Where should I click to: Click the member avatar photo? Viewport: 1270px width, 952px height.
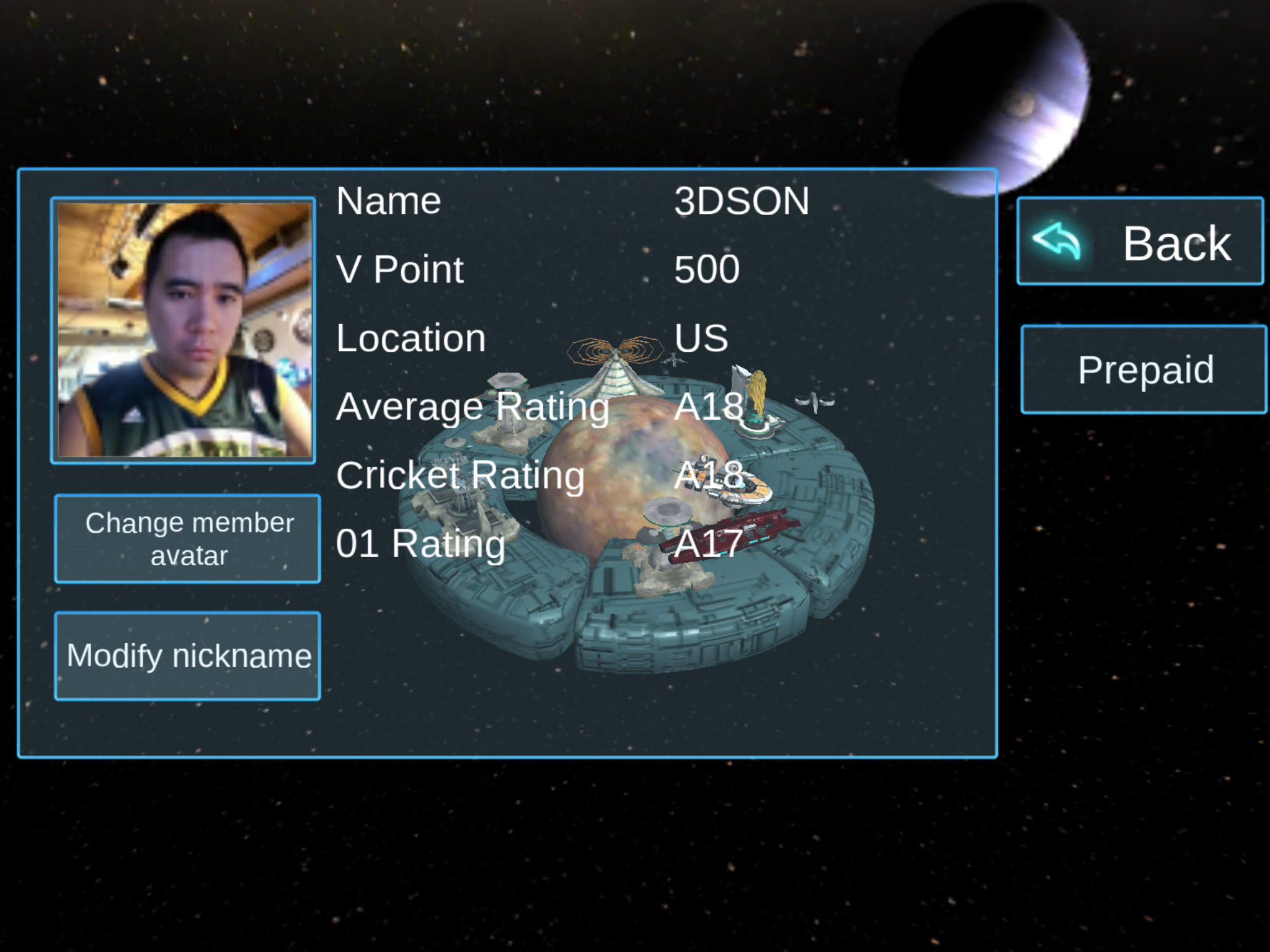[x=184, y=331]
